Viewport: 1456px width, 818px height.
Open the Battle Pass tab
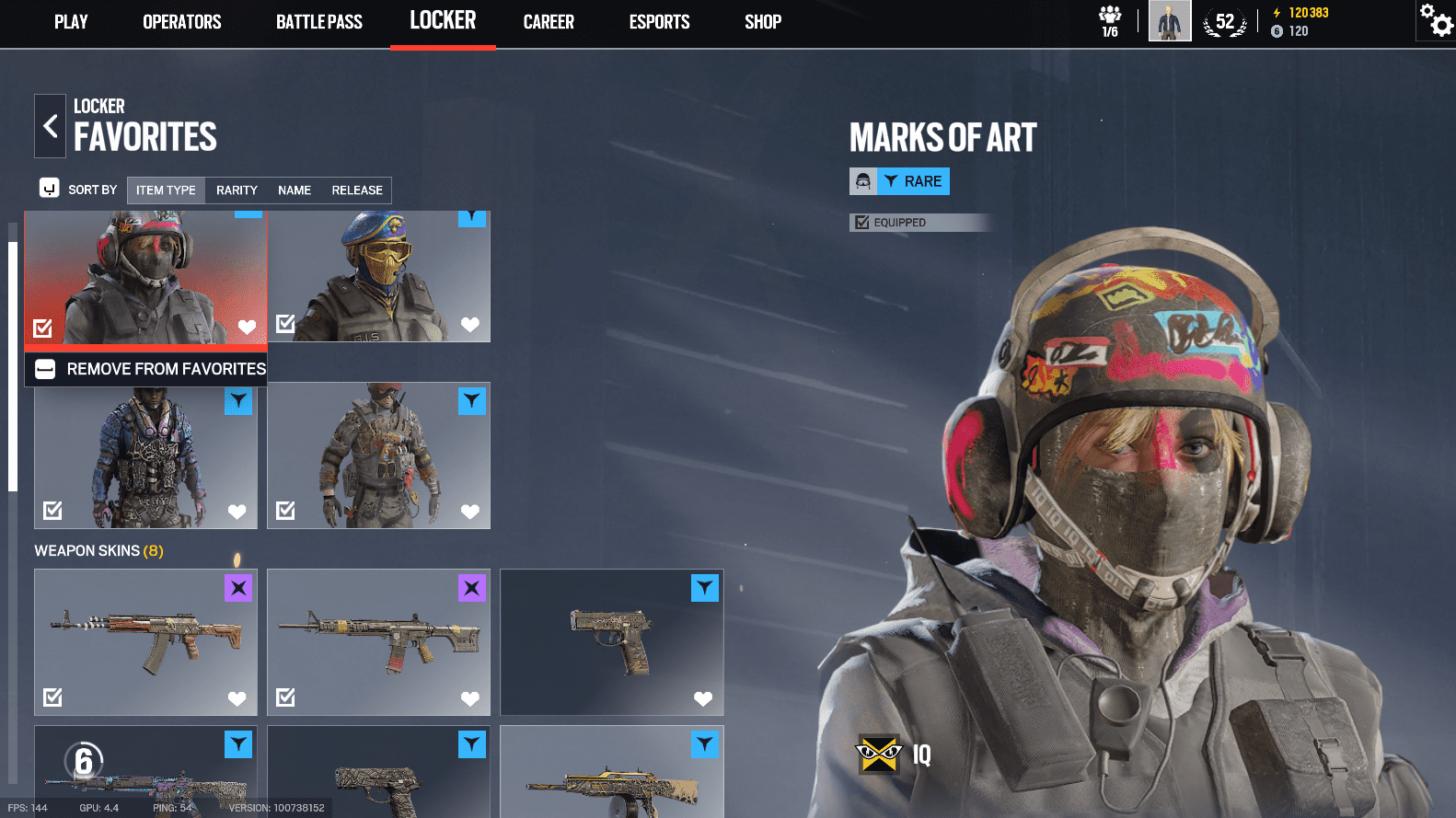point(318,22)
